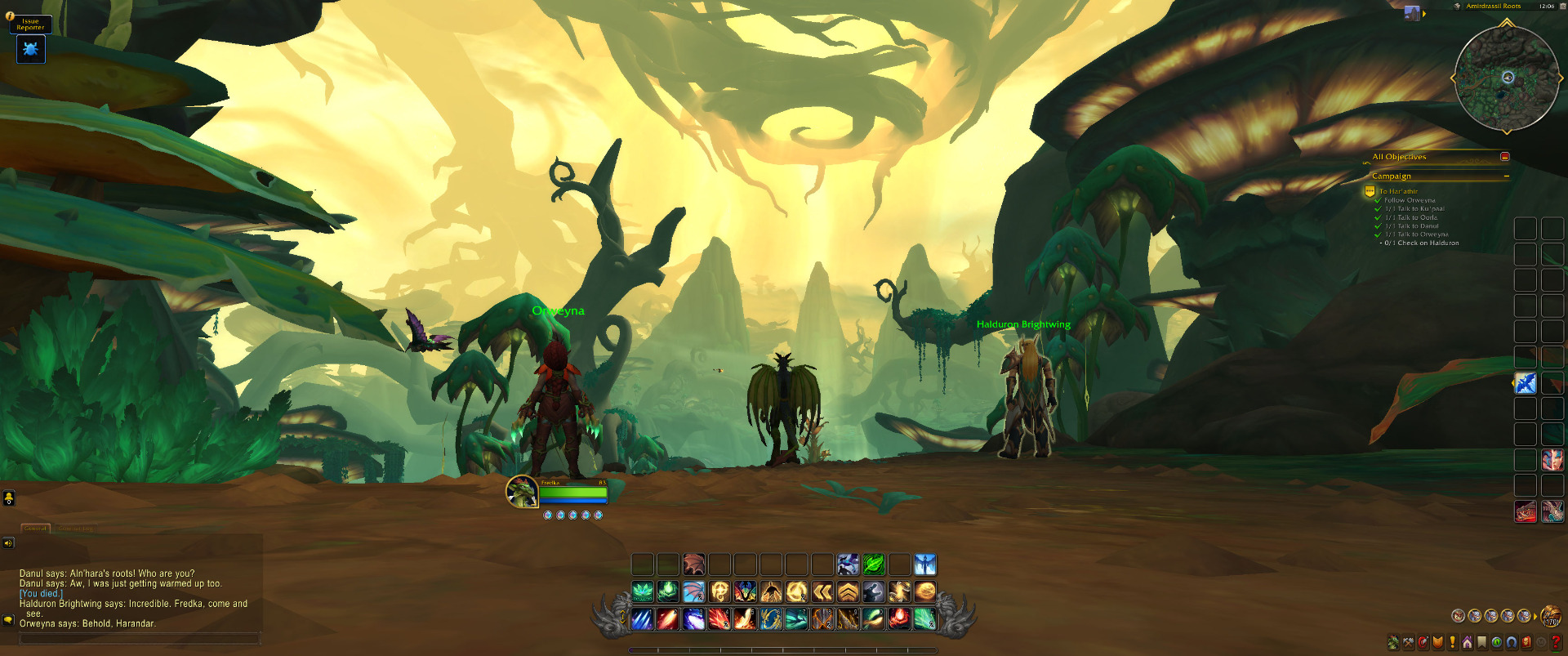The height and width of the screenshot is (656, 1568).
Task: Minimize the All Objectives tracker
Action: click(1504, 157)
